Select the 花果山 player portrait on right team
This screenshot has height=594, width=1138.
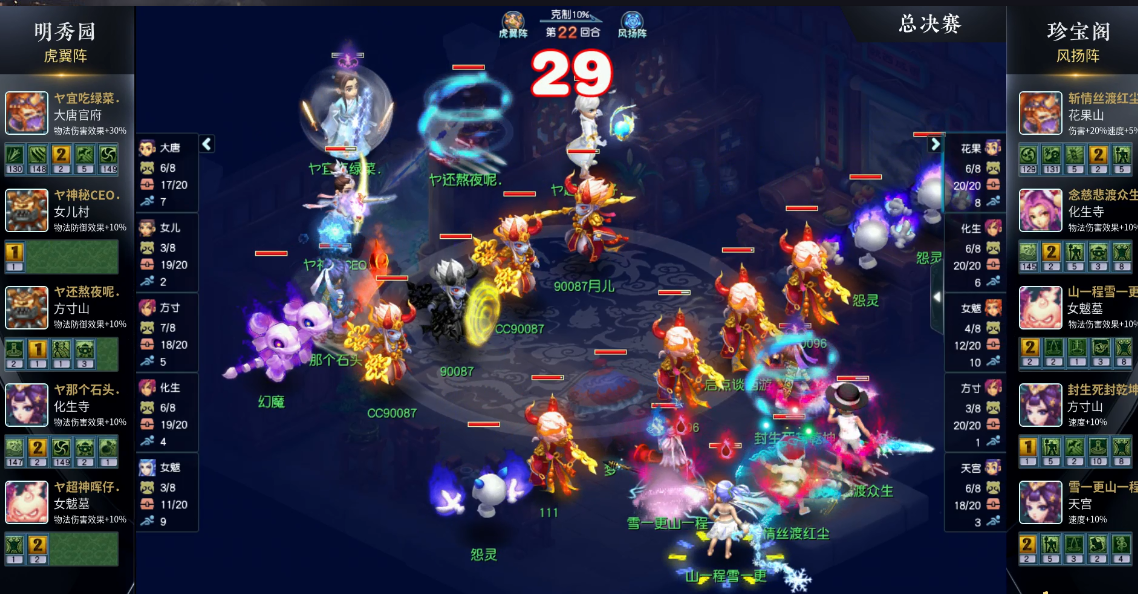click(x=1040, y=113)
